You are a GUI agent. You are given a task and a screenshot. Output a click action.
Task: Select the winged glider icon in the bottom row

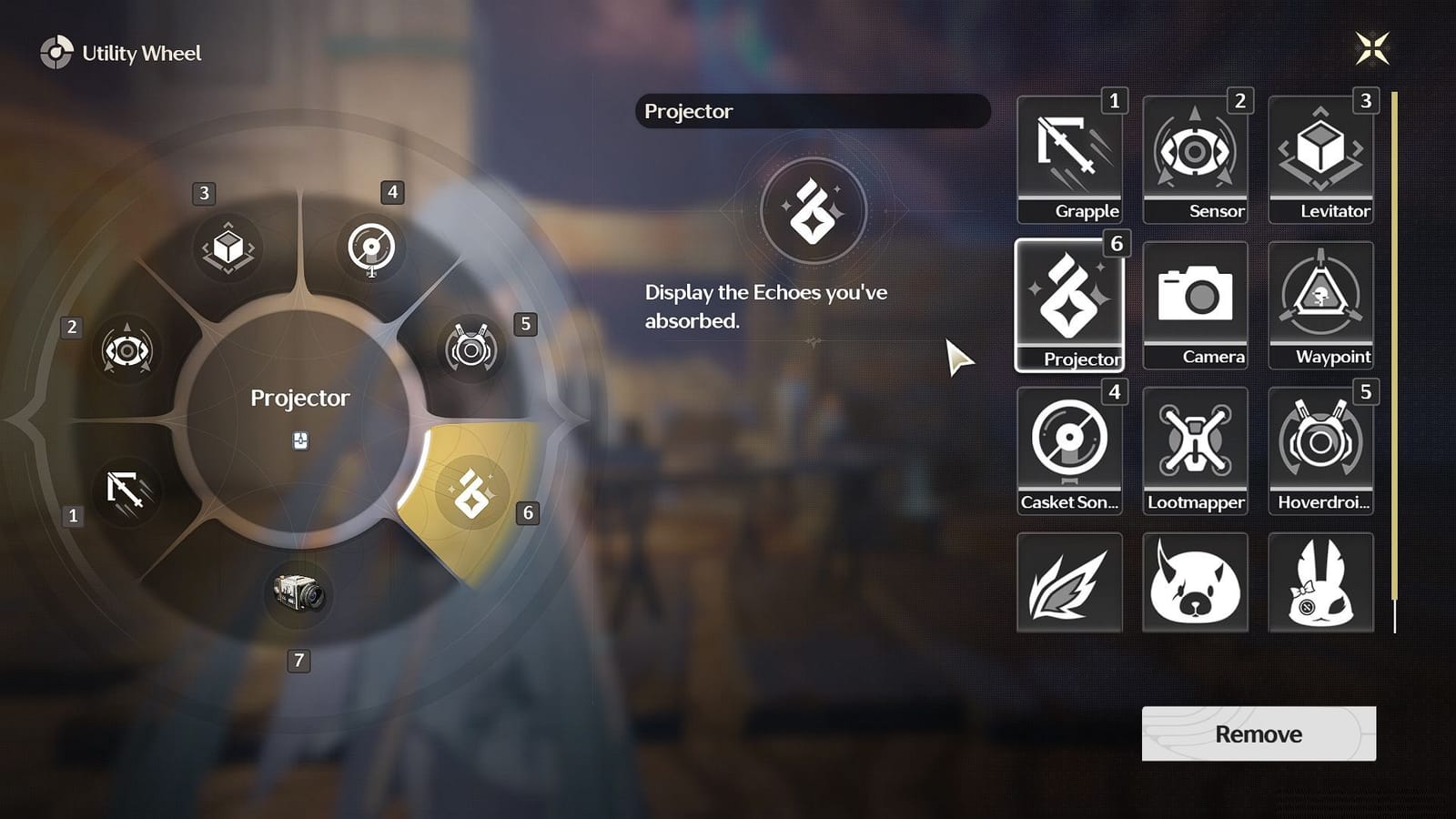(x=1069, y=583)
